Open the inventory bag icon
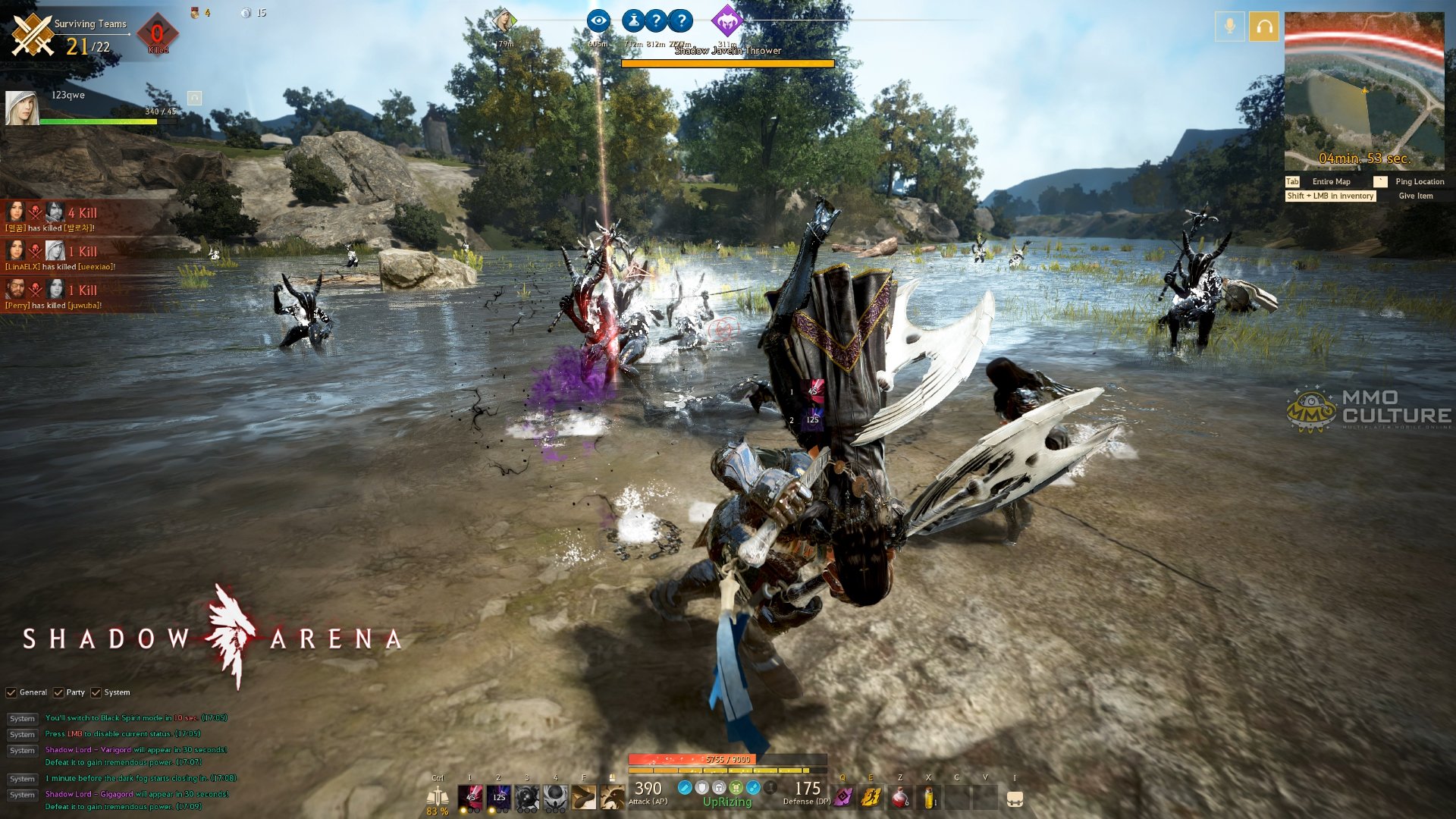1456x819 pixels. point(1015,799)
